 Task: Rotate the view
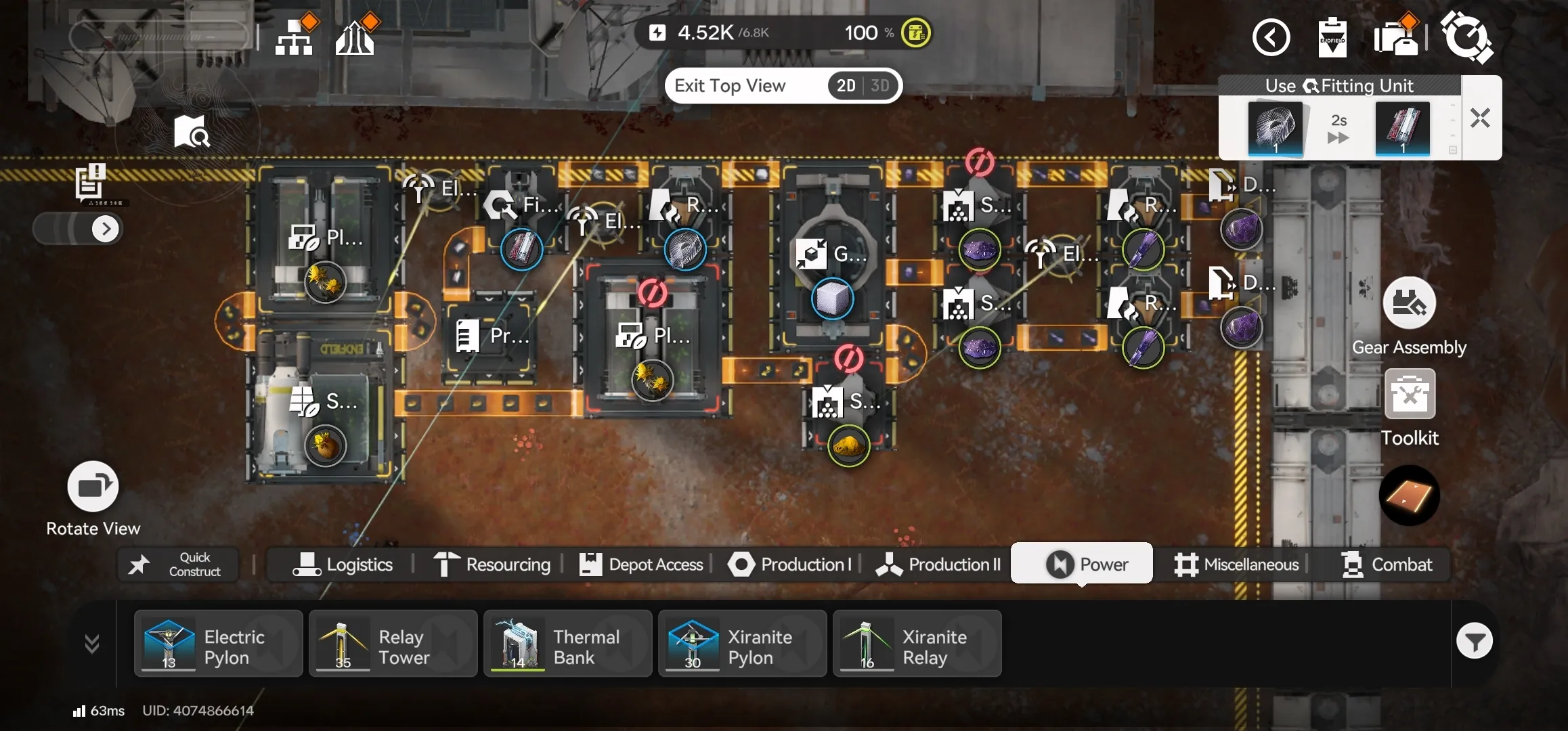click(93, 487)
